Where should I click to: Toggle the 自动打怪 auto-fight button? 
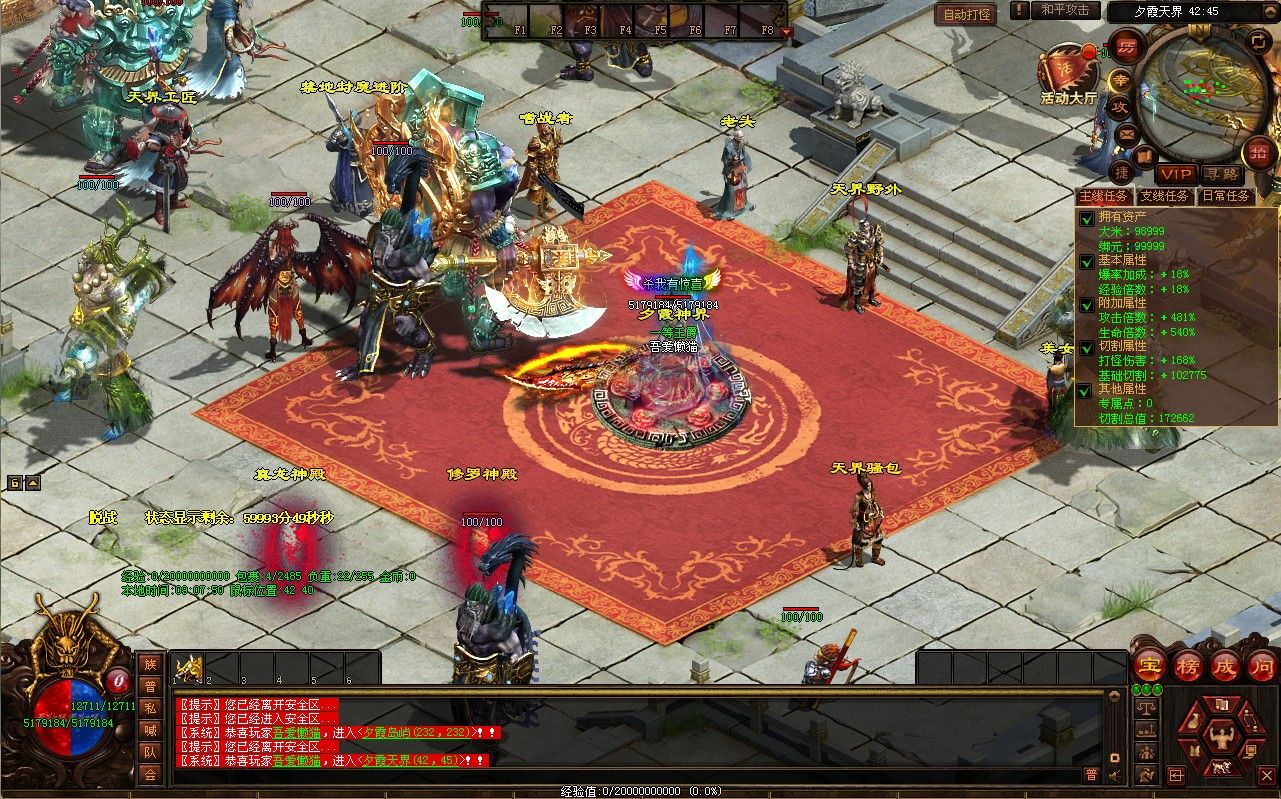967,14
